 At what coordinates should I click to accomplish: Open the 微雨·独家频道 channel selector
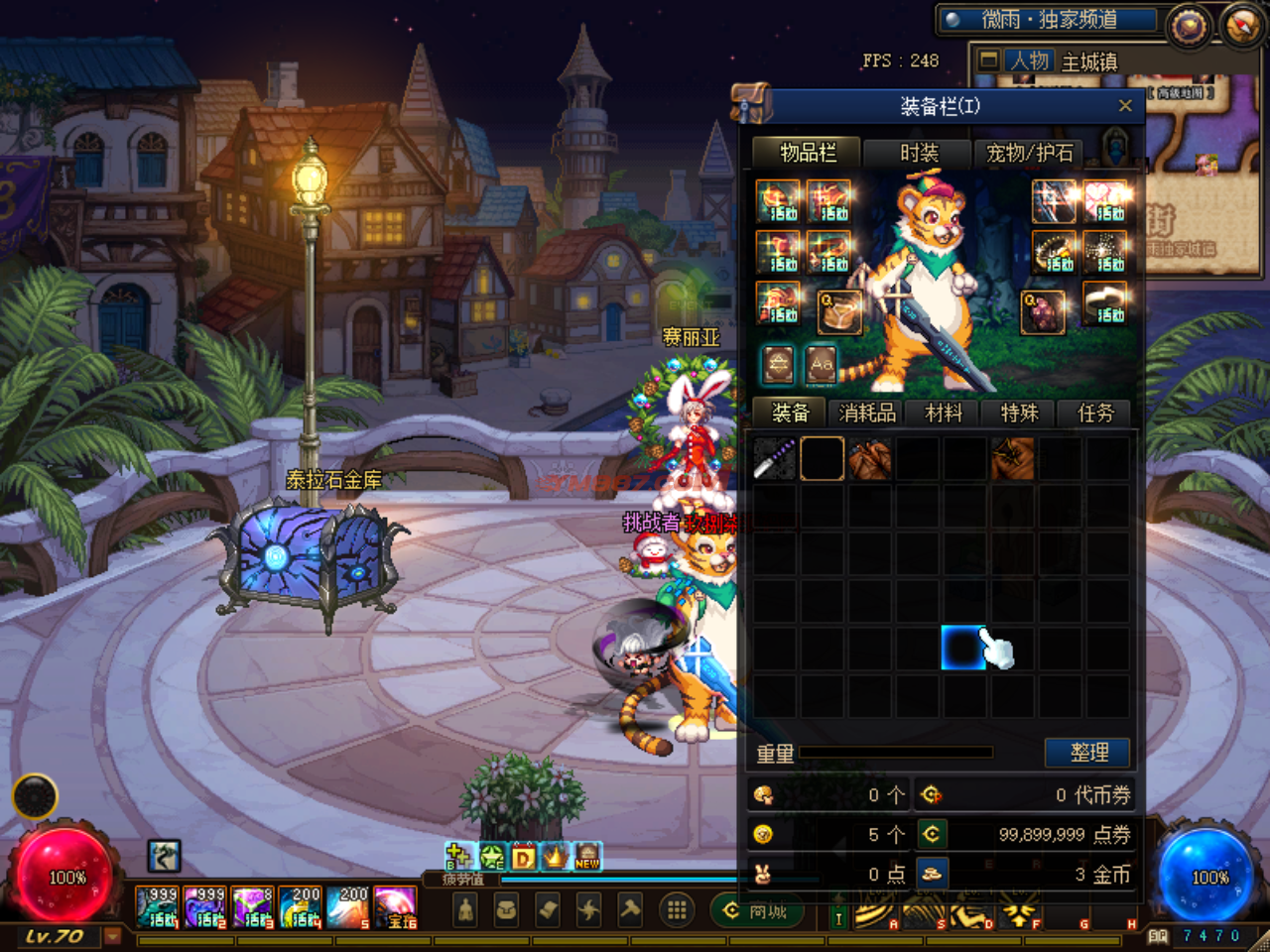click(x=1050, y=20)
